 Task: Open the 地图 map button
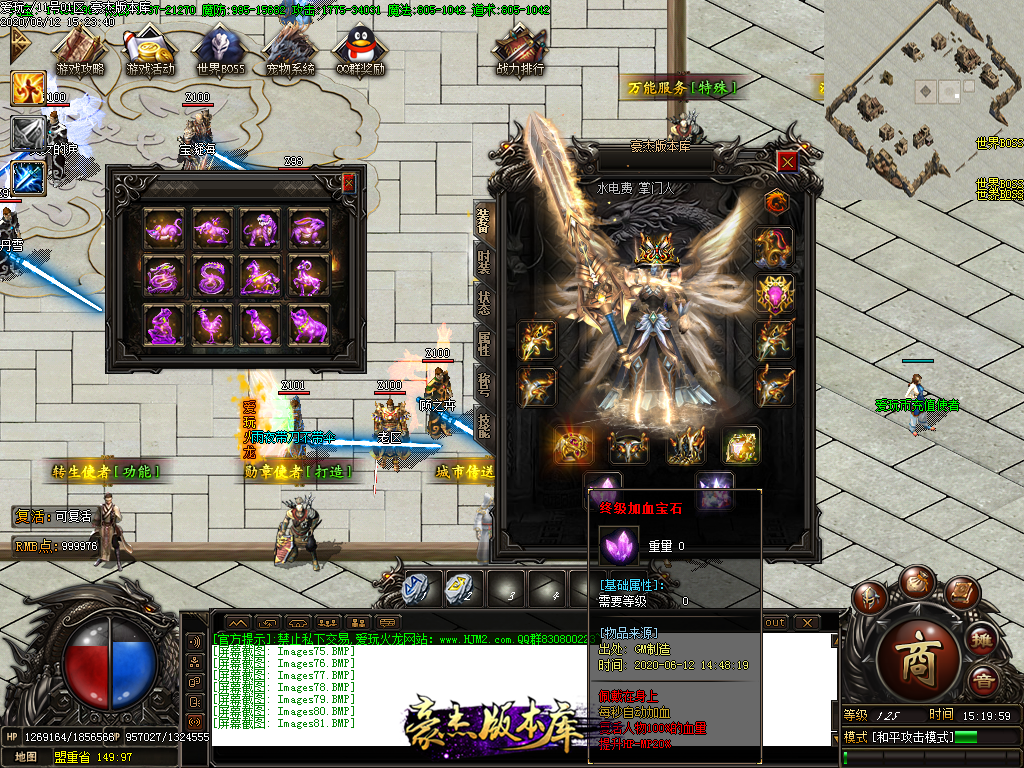coord(26,757)
